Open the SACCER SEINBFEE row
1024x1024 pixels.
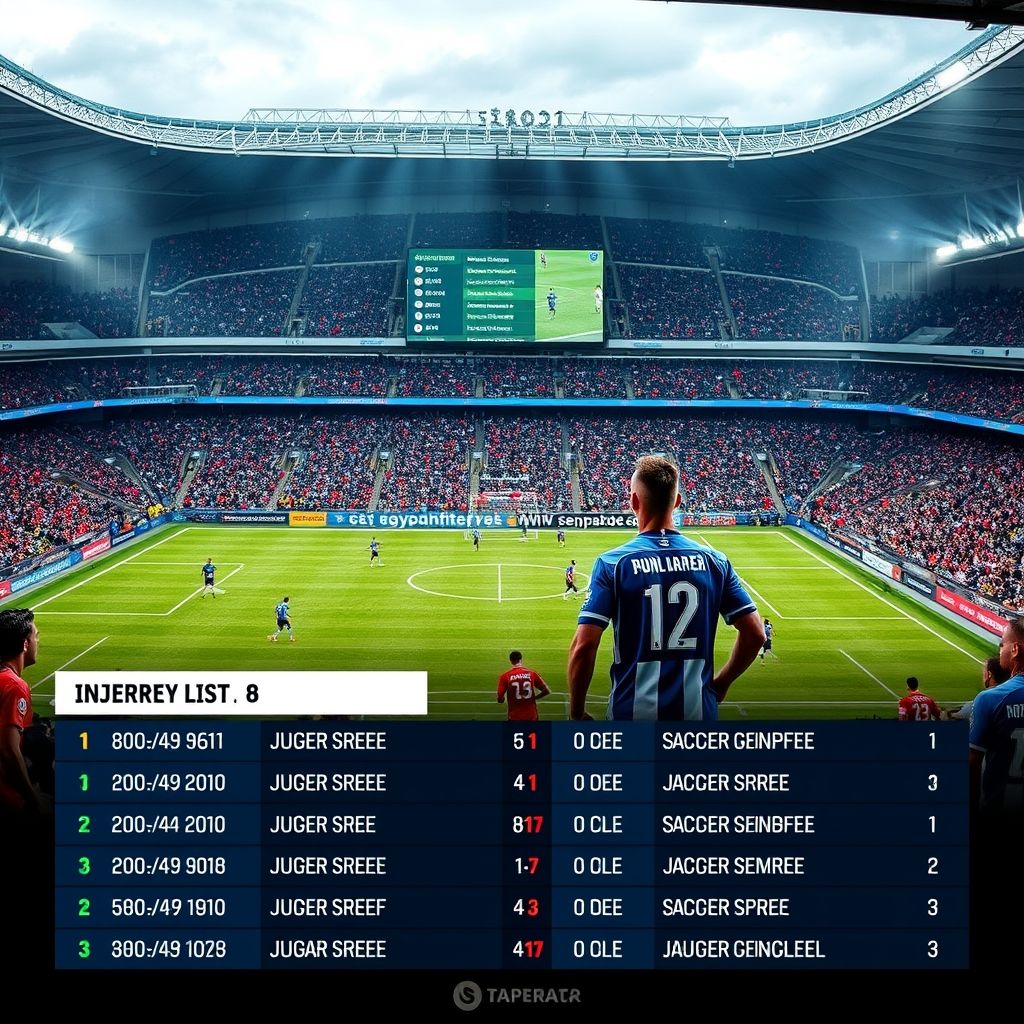click(x=738, y=825)
